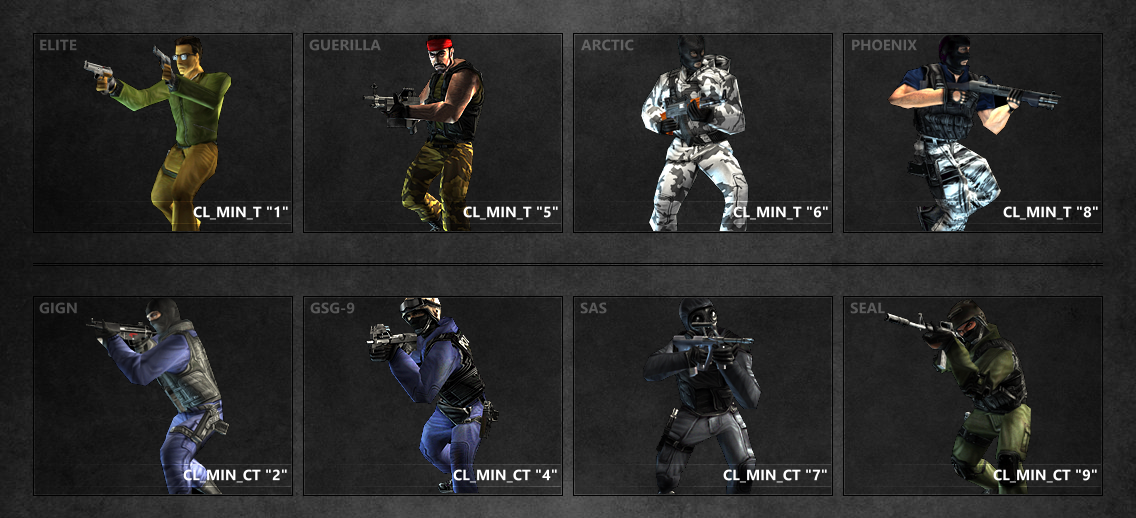The image size is (1136, 518).
Task: Choose the SEAL character model
Action: tap(973, 395)
